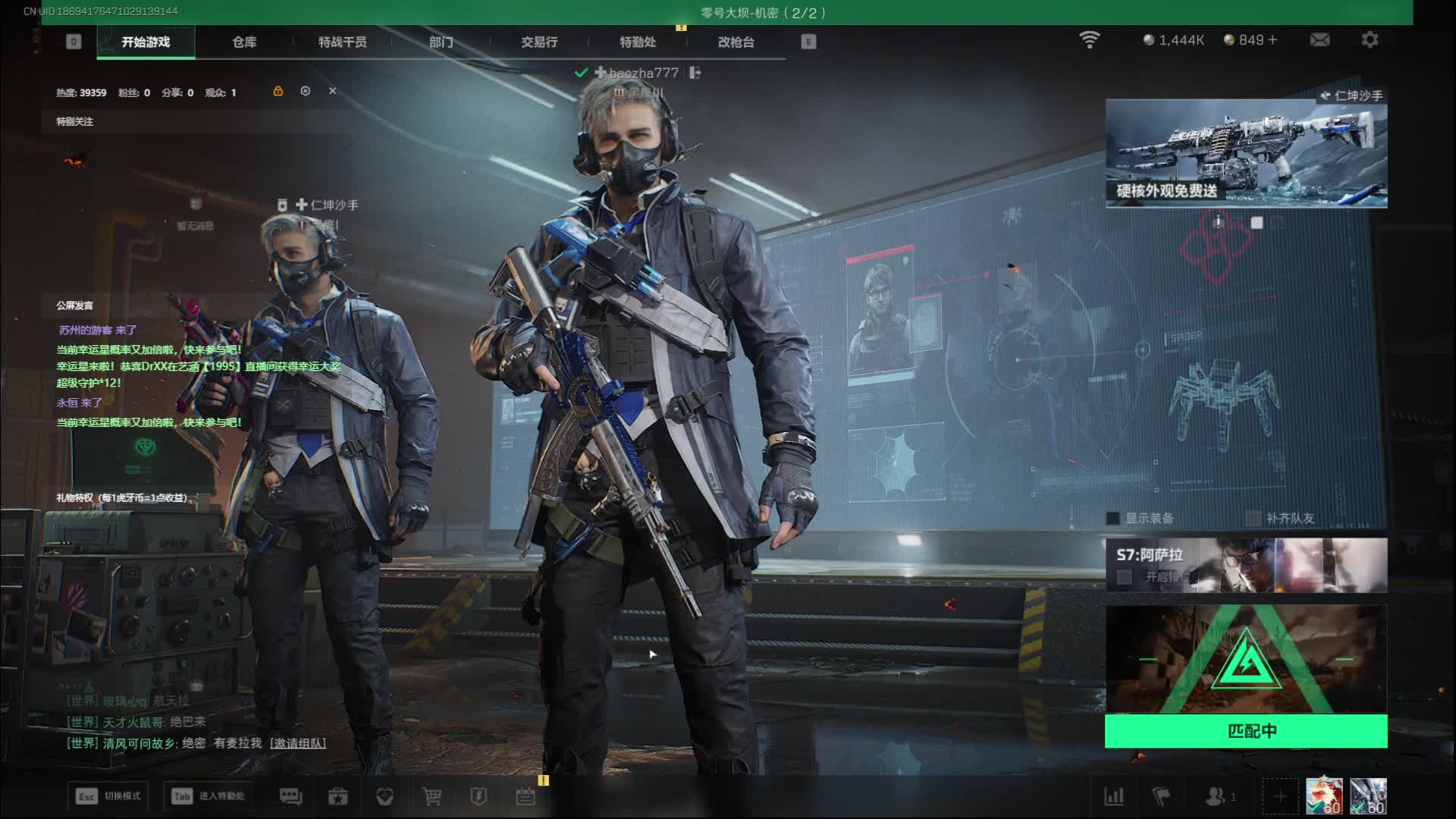
Task: Enable the 开启排位 ranked checkbox
Action: 1125,578
